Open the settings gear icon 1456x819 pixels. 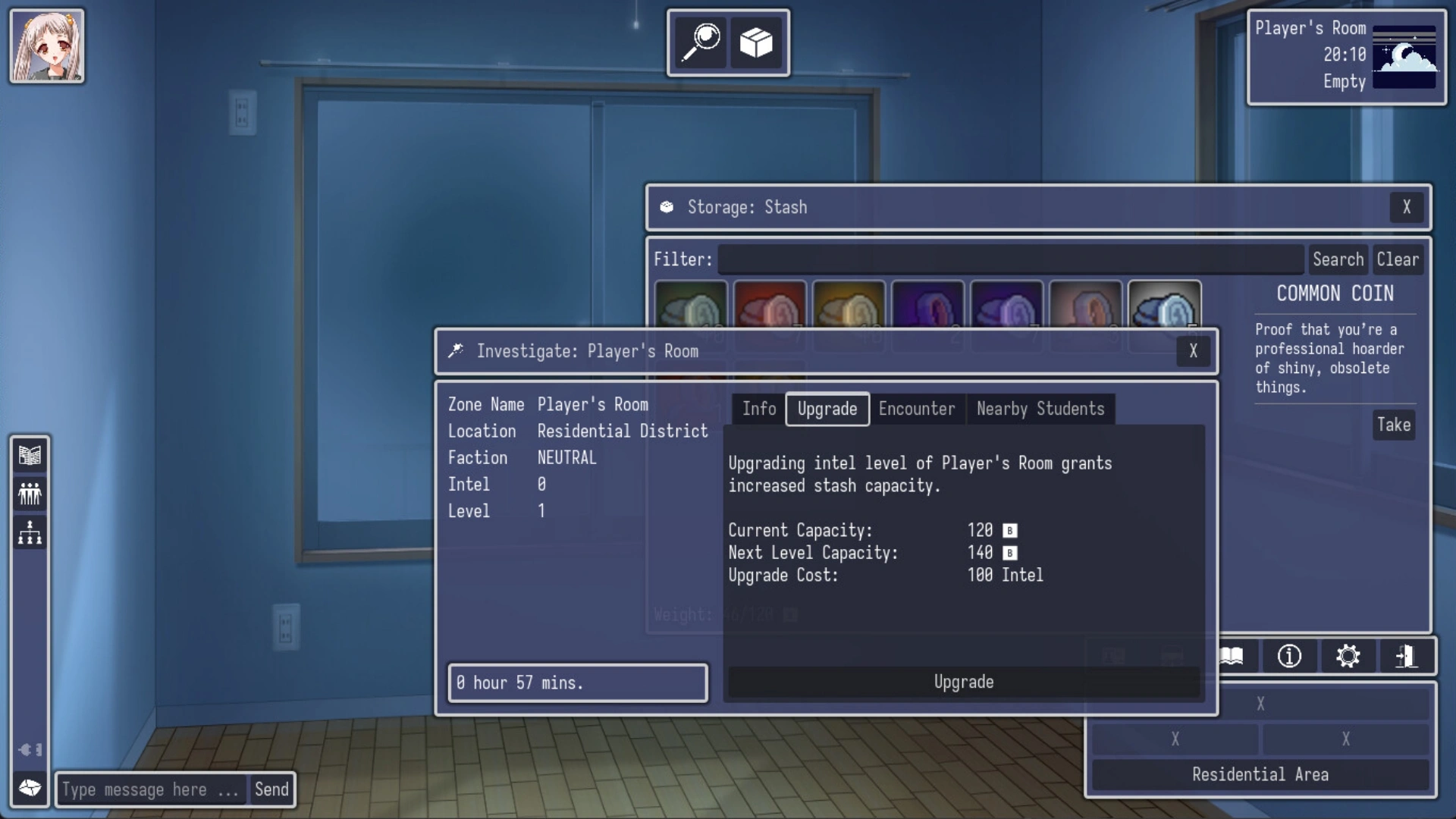(x=1348, y=656)
